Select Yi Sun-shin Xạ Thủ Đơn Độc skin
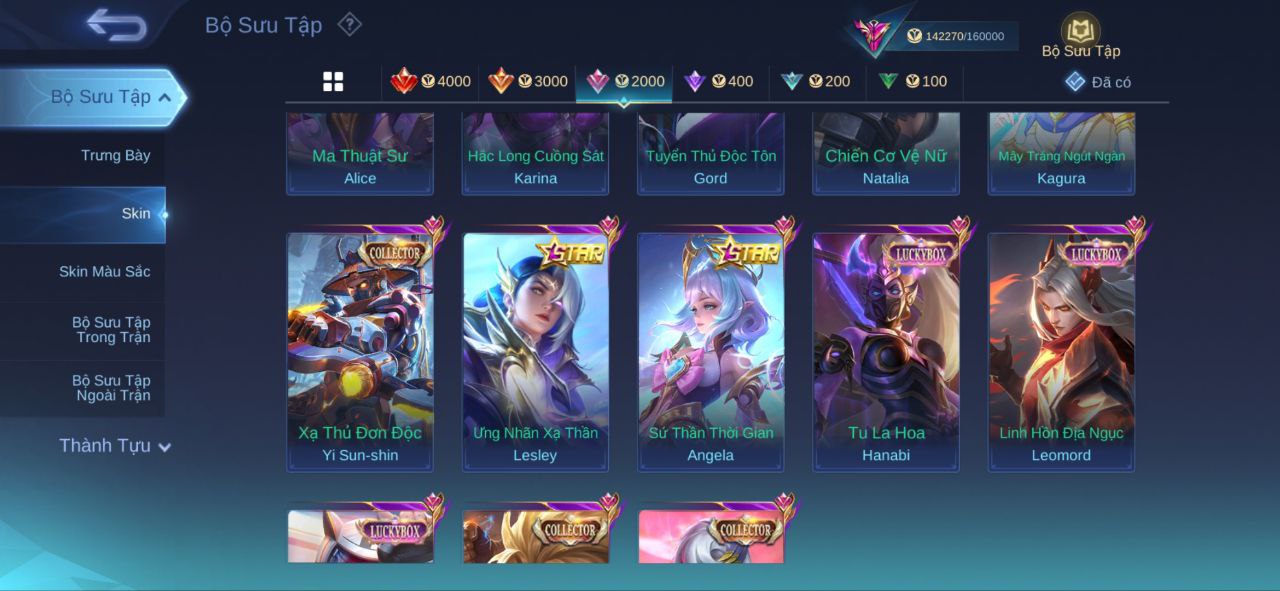1280x591 pixels. point(360,350)
